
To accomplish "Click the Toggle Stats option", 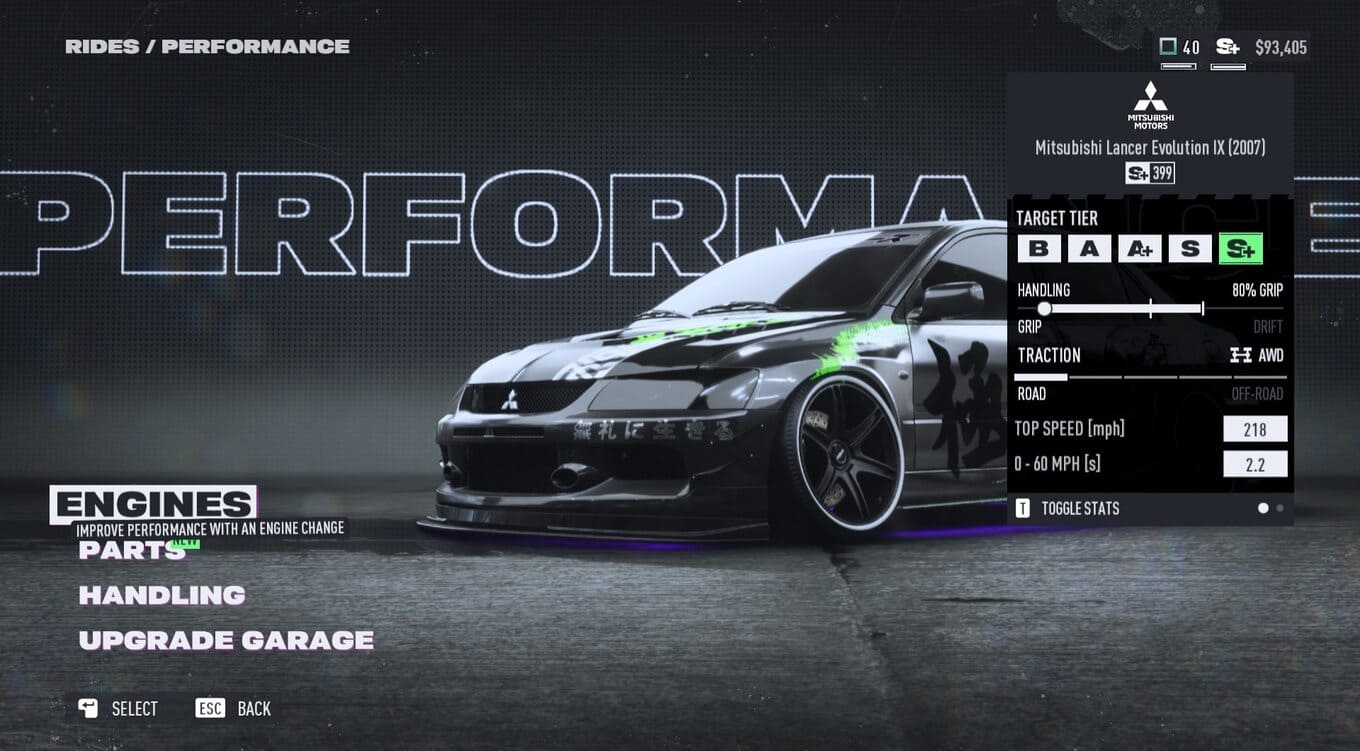I will pos(1068,508).
